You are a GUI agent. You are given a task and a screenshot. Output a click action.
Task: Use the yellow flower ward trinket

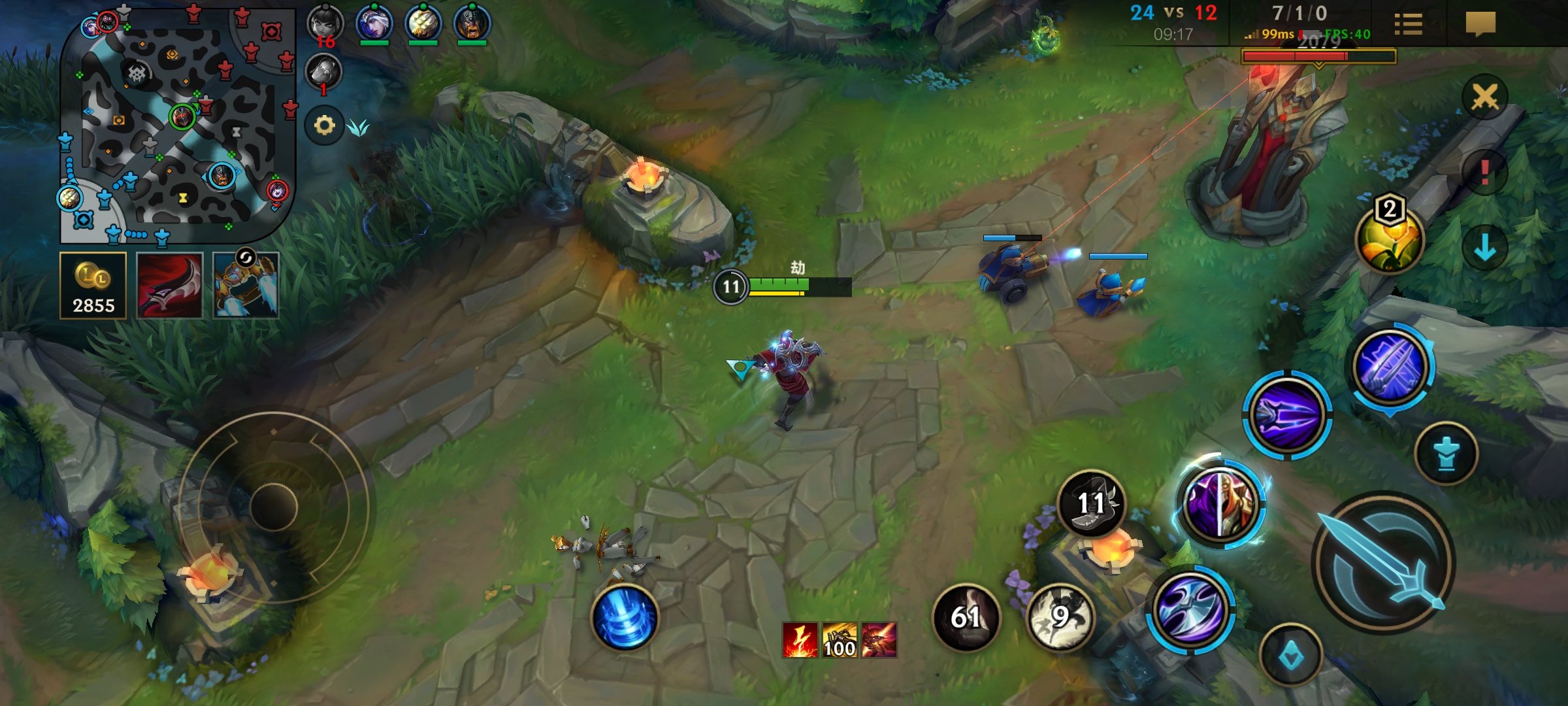pos(1390,239)
